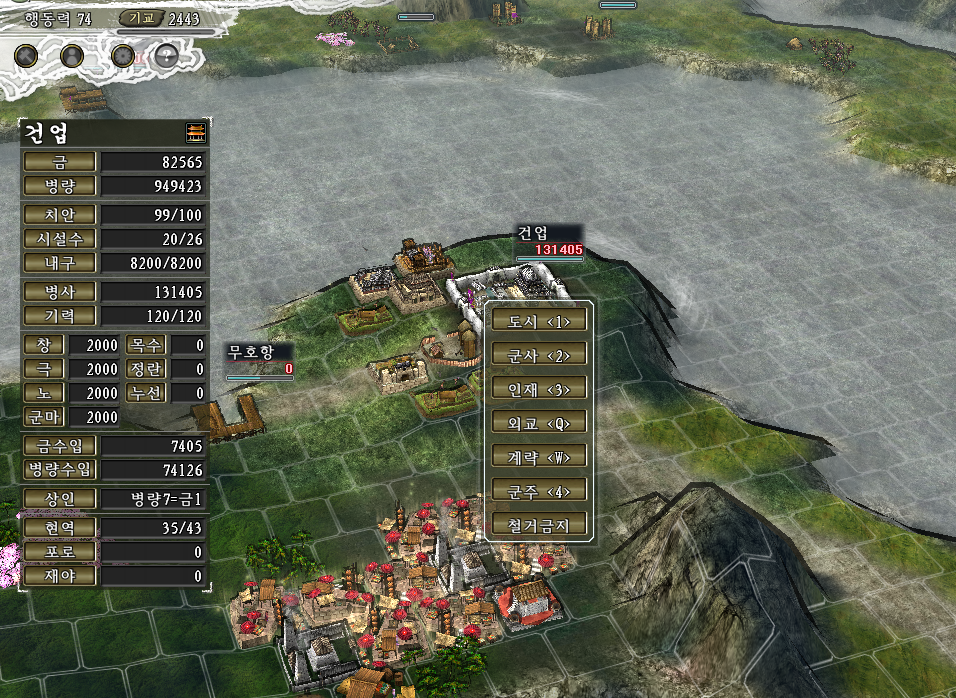Select 군사 <2> military commands
The width and height of the screenshot is (956, 698).
pyautogui.click(x=539, y=355)
